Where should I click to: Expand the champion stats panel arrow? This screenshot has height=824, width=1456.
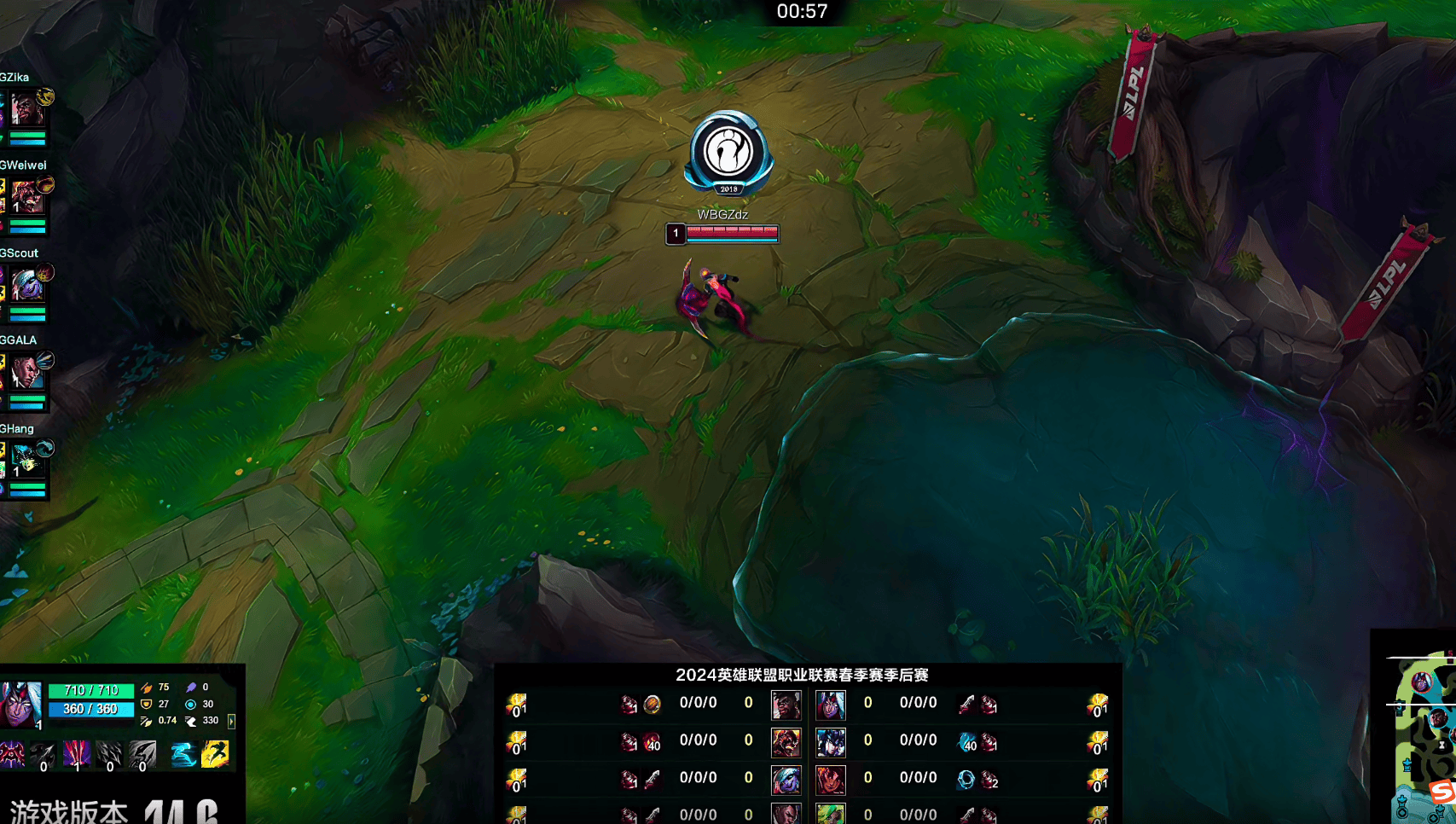coord(231,722)
